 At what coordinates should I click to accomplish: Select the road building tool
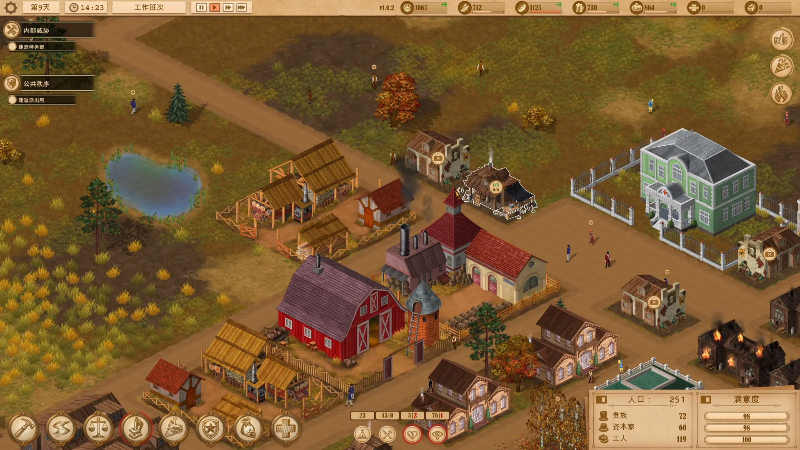tap(61, 428)
